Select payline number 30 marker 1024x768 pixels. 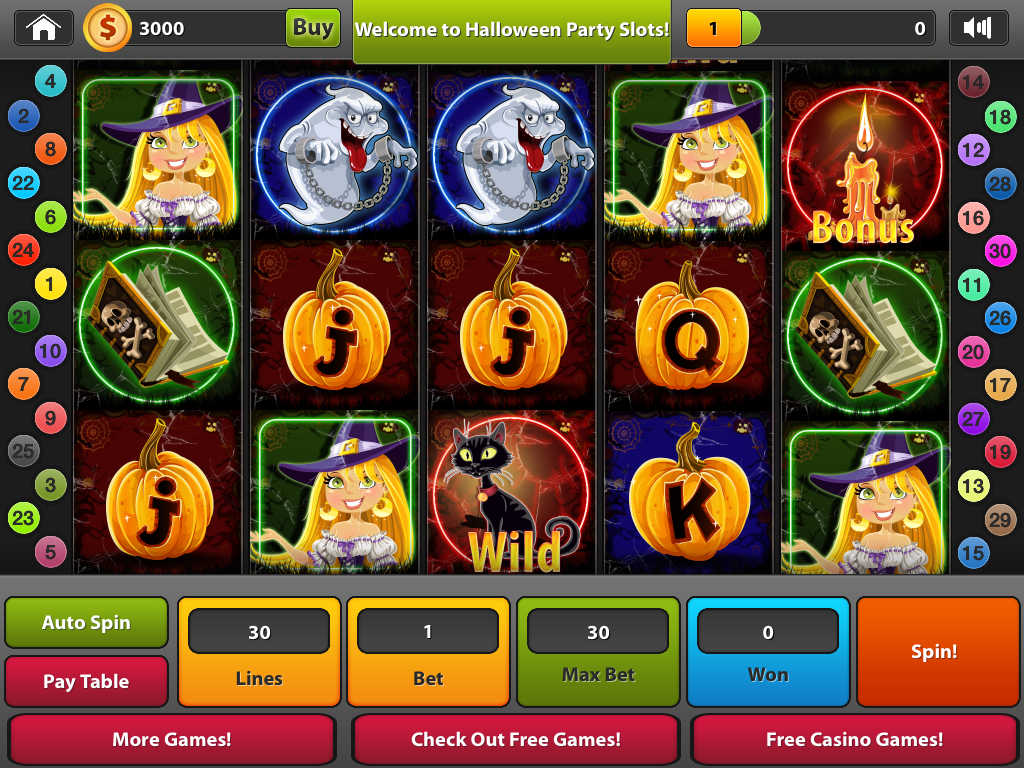tap(1000, 251)
